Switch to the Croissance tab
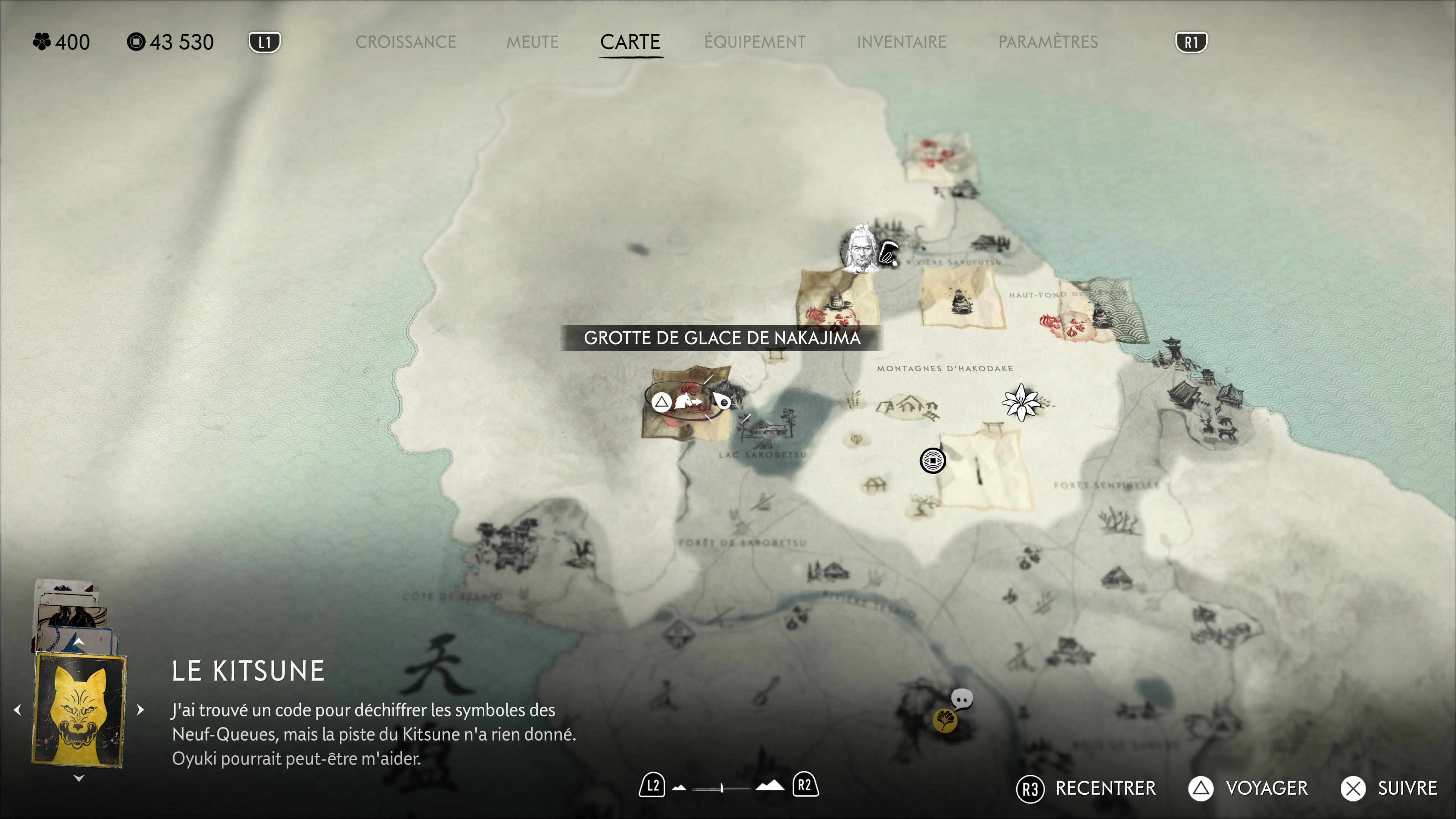This screenshot has width=1456, height=819. click(405, 42)
